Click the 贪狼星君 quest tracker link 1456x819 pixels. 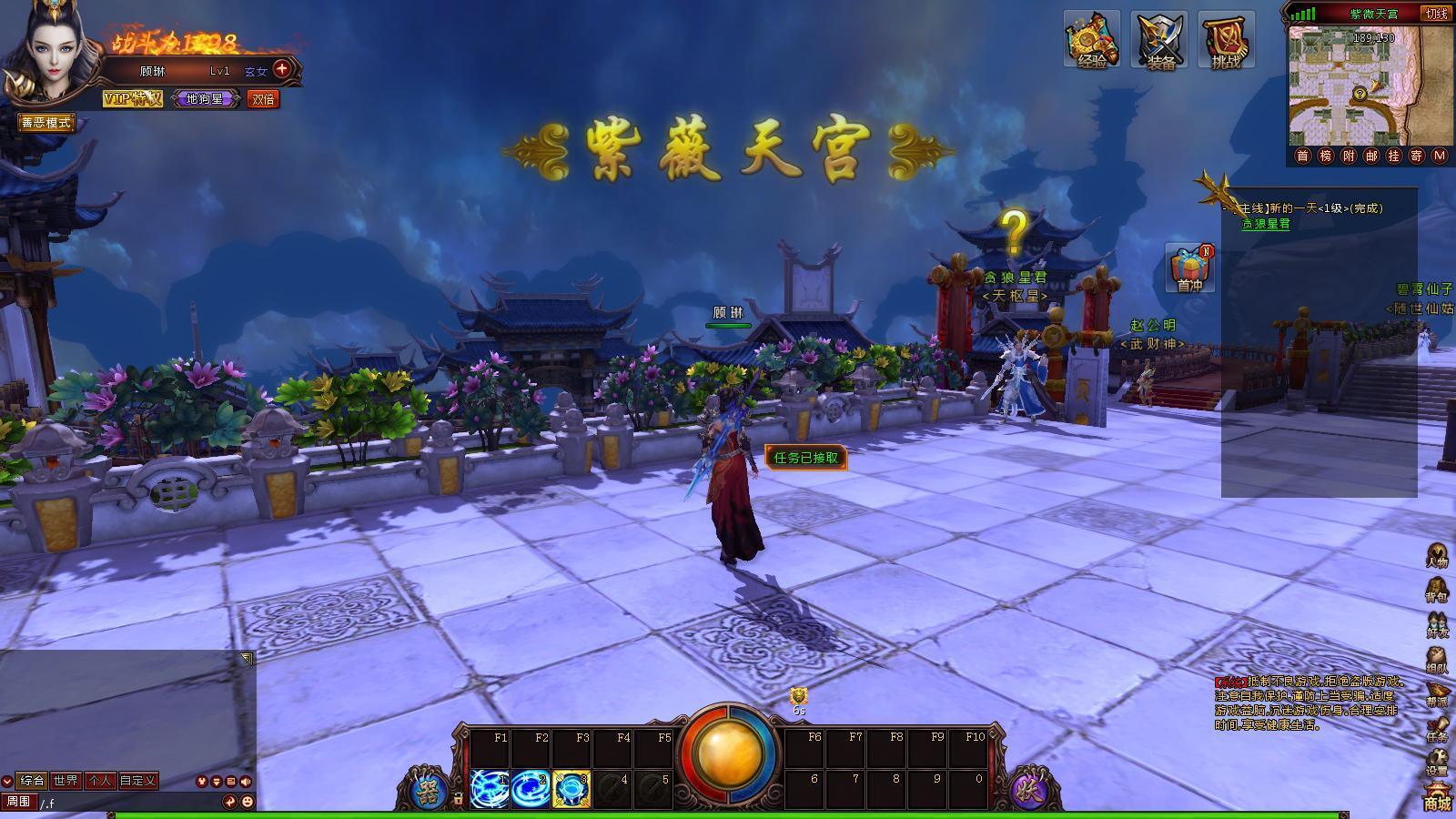1266,224
